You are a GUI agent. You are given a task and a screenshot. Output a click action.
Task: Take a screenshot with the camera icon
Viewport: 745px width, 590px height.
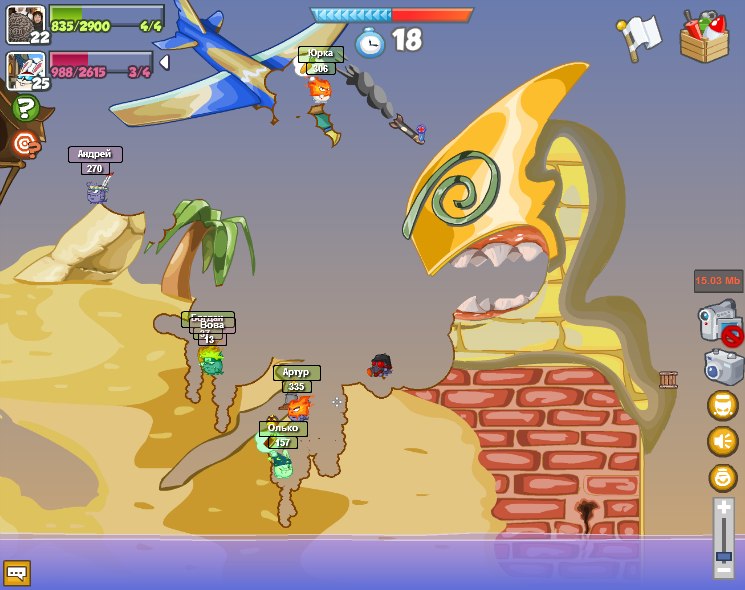722,367
